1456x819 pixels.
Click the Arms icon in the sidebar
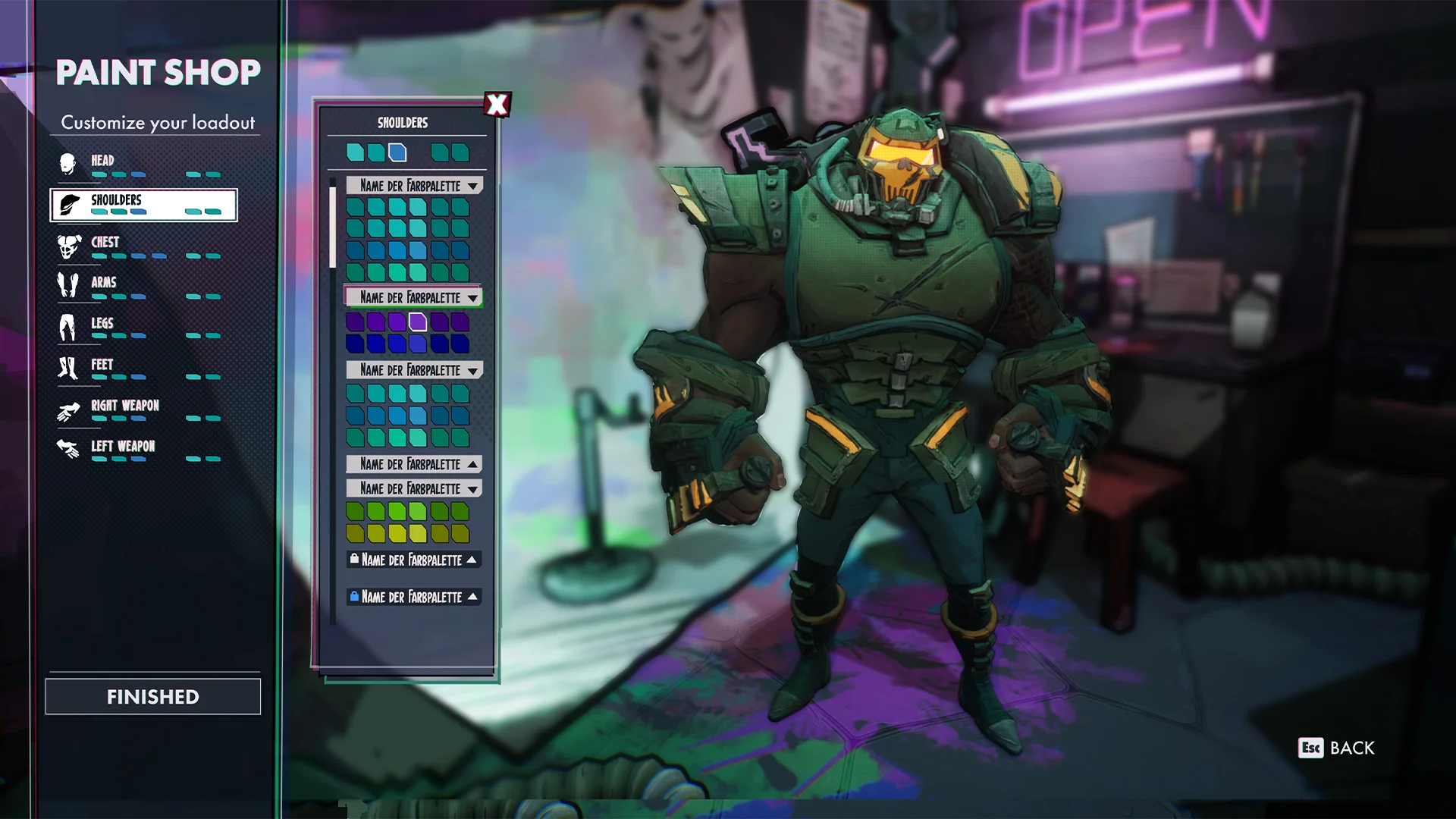pos(68,283)
